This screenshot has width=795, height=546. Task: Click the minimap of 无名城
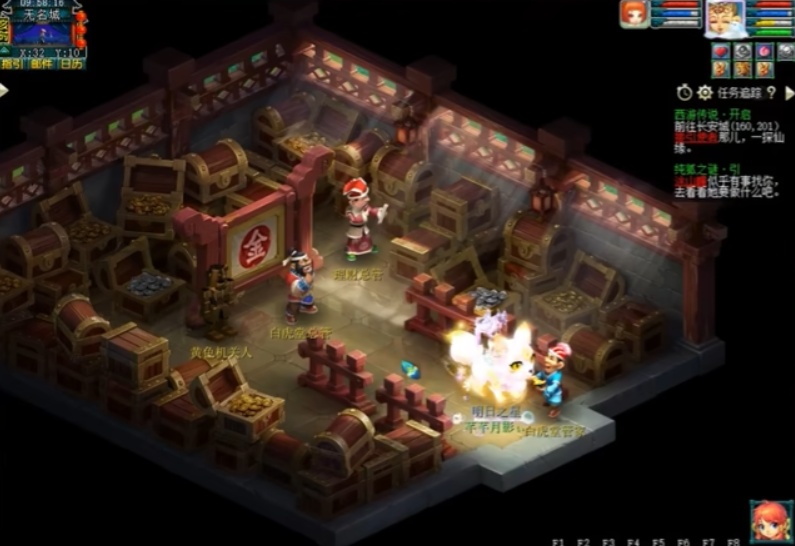41,32
